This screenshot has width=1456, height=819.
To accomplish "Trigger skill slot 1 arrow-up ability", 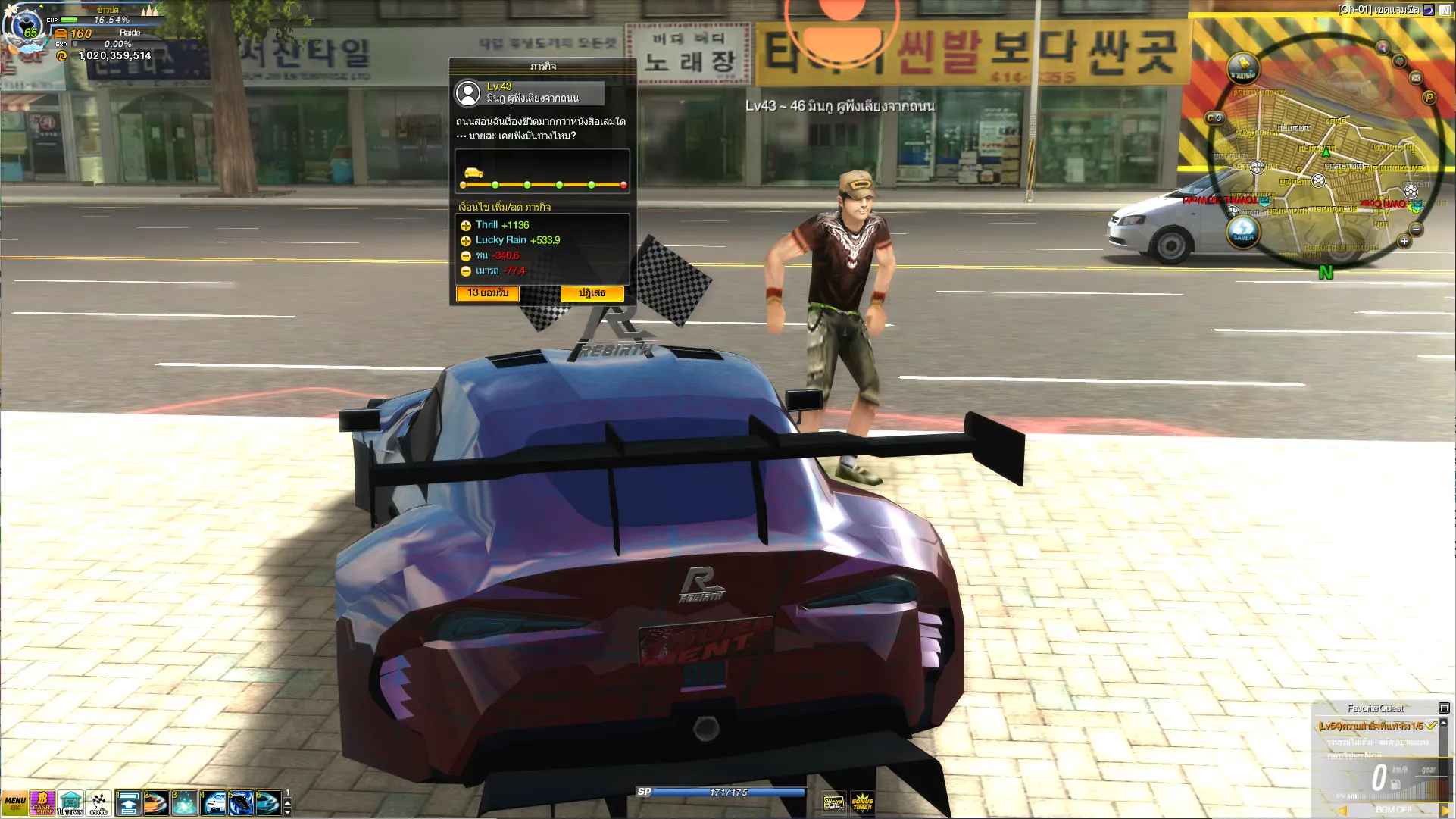I will (x=129, y=803).
